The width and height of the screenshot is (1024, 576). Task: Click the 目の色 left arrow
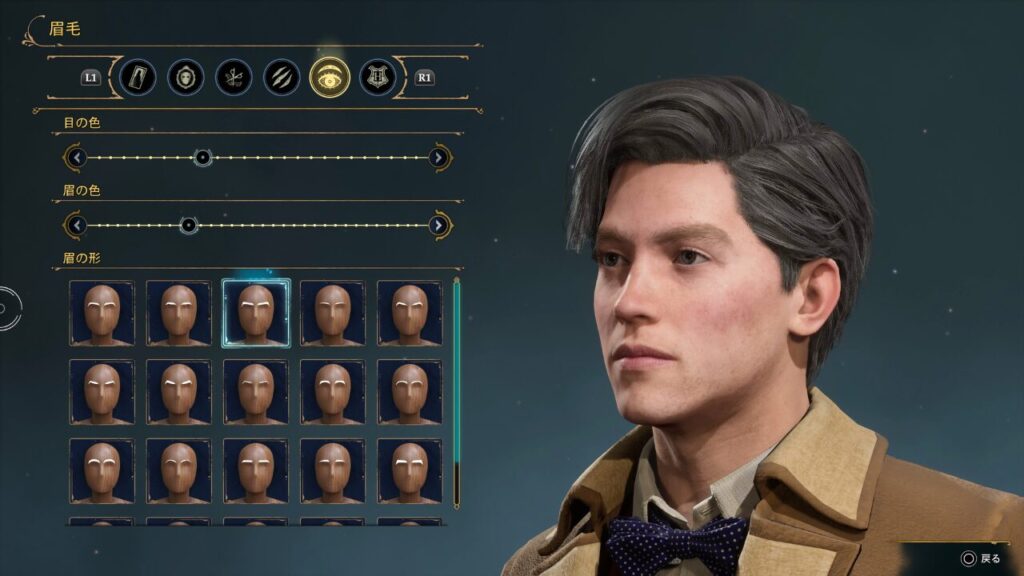coord(76,158)
